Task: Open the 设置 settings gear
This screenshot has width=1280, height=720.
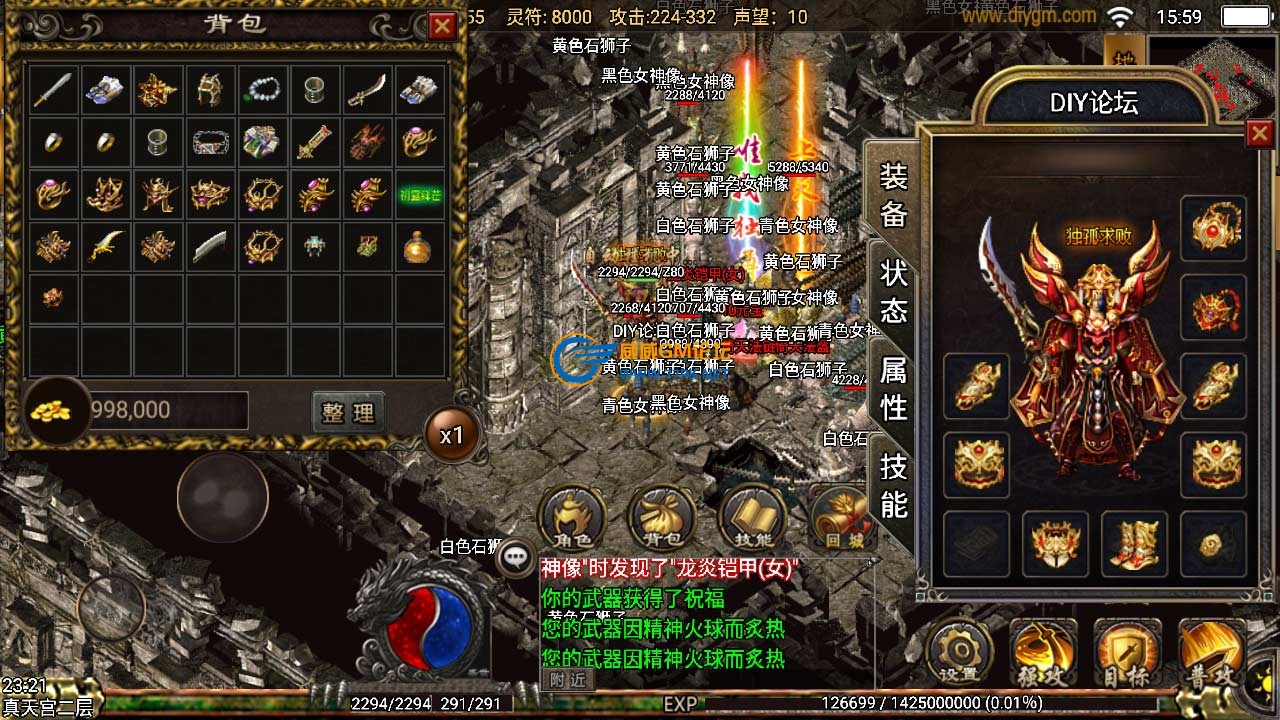Action: [960, 652]
